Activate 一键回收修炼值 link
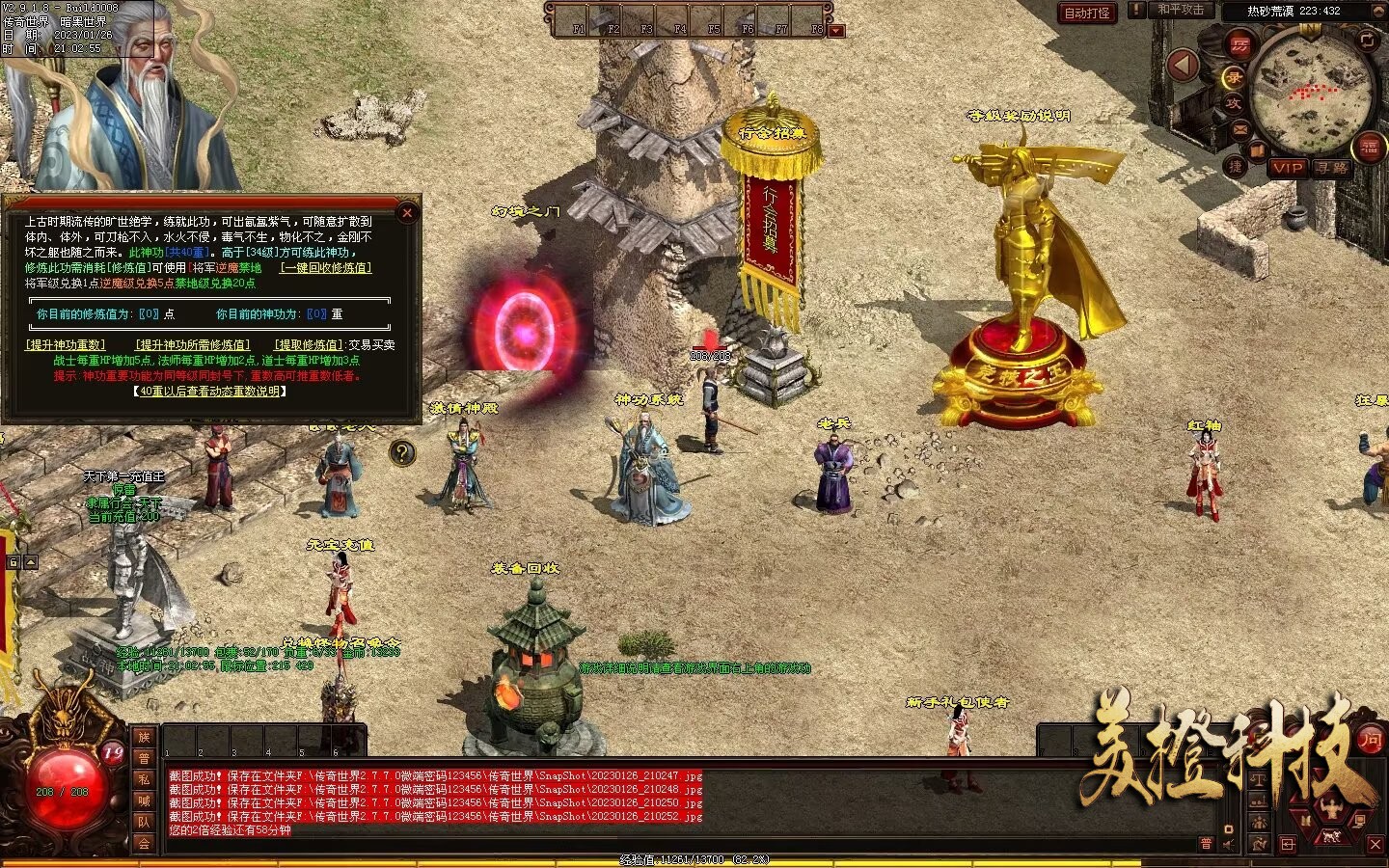 [x=325, y=268]
